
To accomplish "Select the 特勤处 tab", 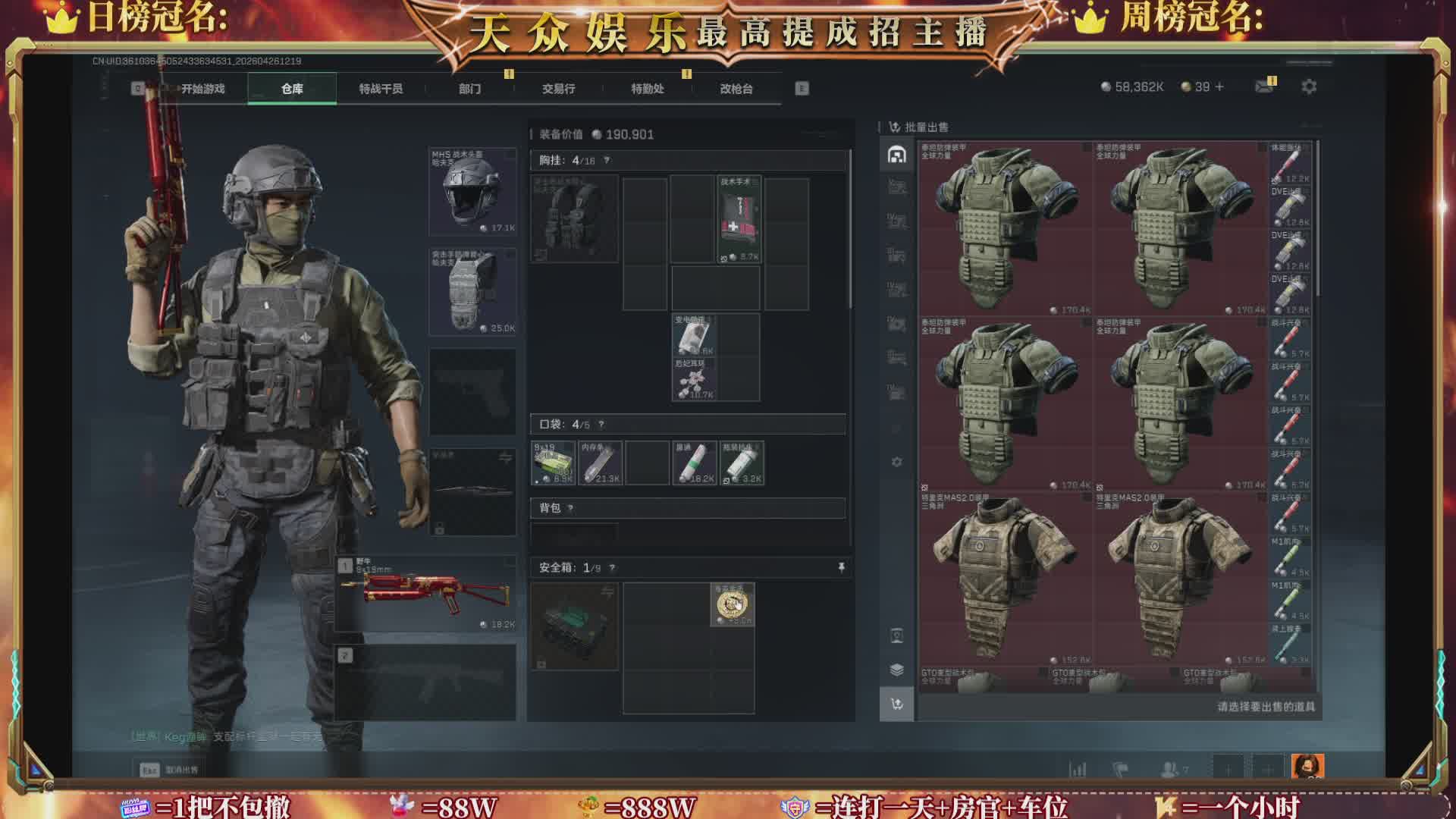I will click(647, 89).
